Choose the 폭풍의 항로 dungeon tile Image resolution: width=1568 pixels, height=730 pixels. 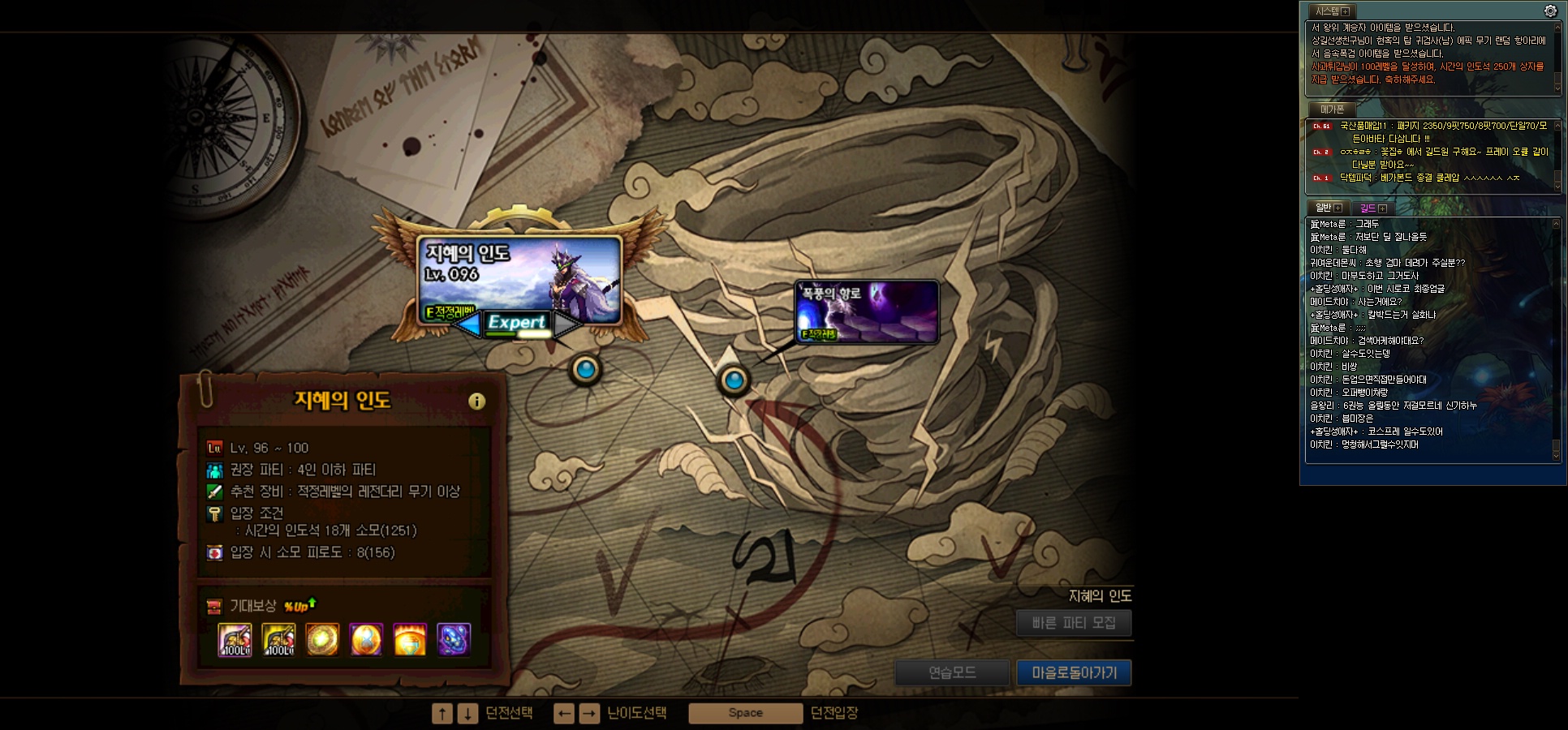click(867, 311)
